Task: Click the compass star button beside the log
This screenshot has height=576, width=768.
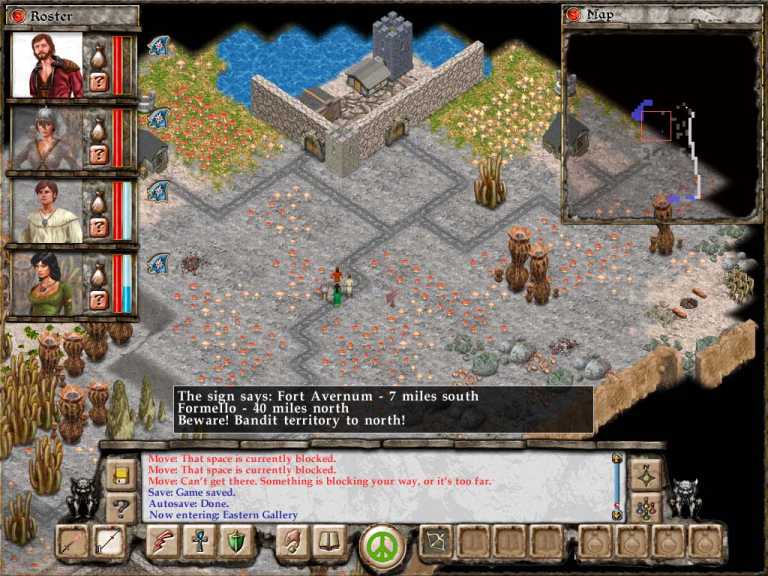Action: pos(645,474)
